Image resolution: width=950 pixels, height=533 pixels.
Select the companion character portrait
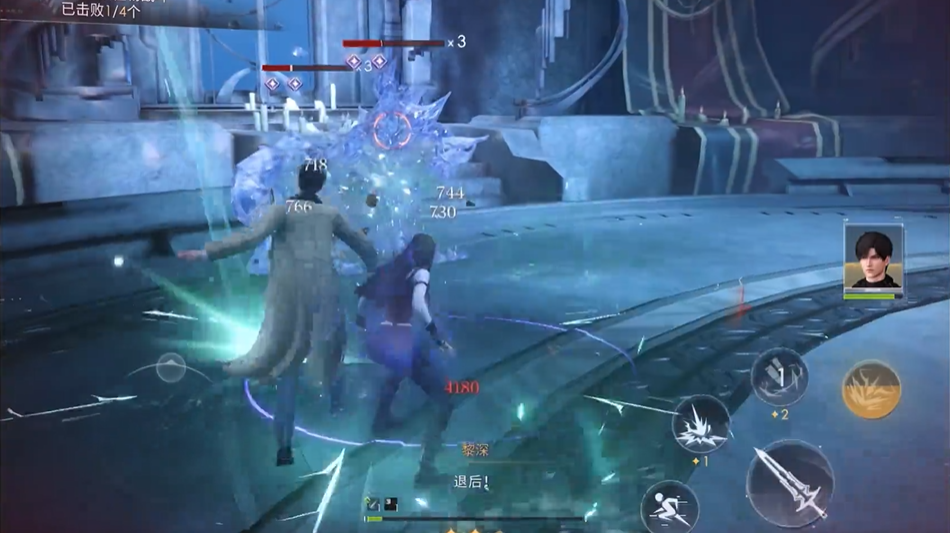873,259
